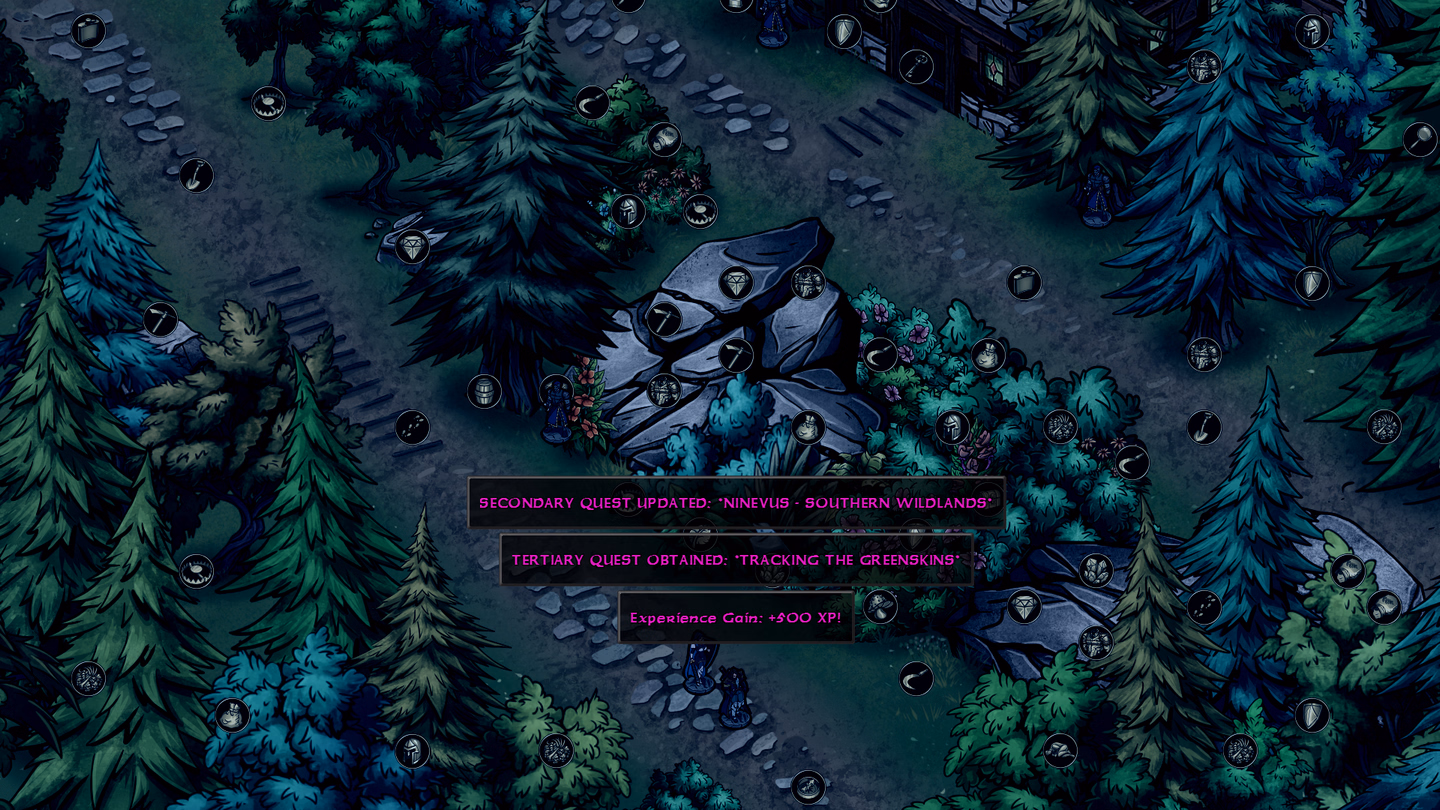Viewport: 1440px width, 810px height.
Task: Click the pickaxe mining icon on the large boulder
Action: click(736, 355)
